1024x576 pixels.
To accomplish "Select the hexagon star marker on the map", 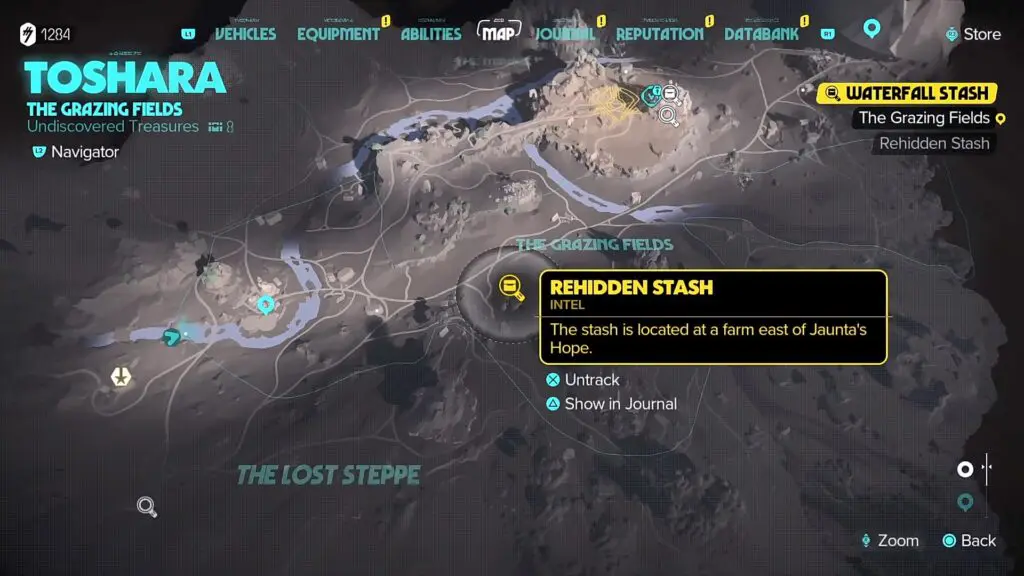I will [x=121, y=377].
